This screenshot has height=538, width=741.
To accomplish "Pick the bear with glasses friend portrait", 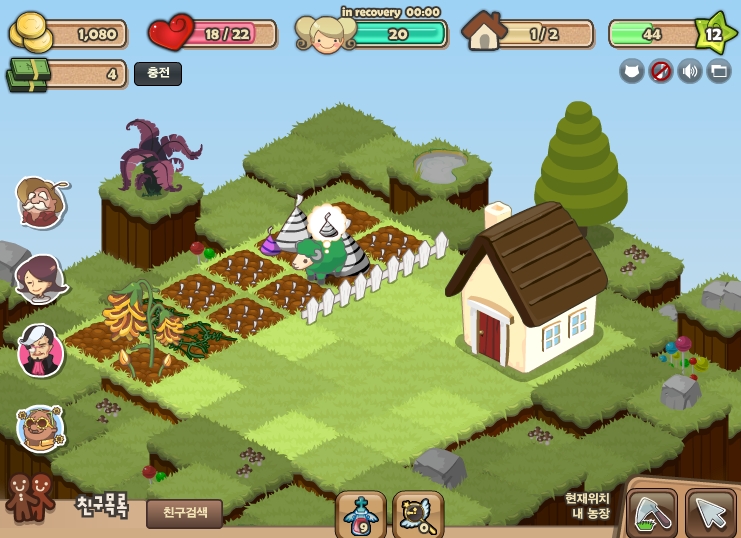I will coord(41,428).
